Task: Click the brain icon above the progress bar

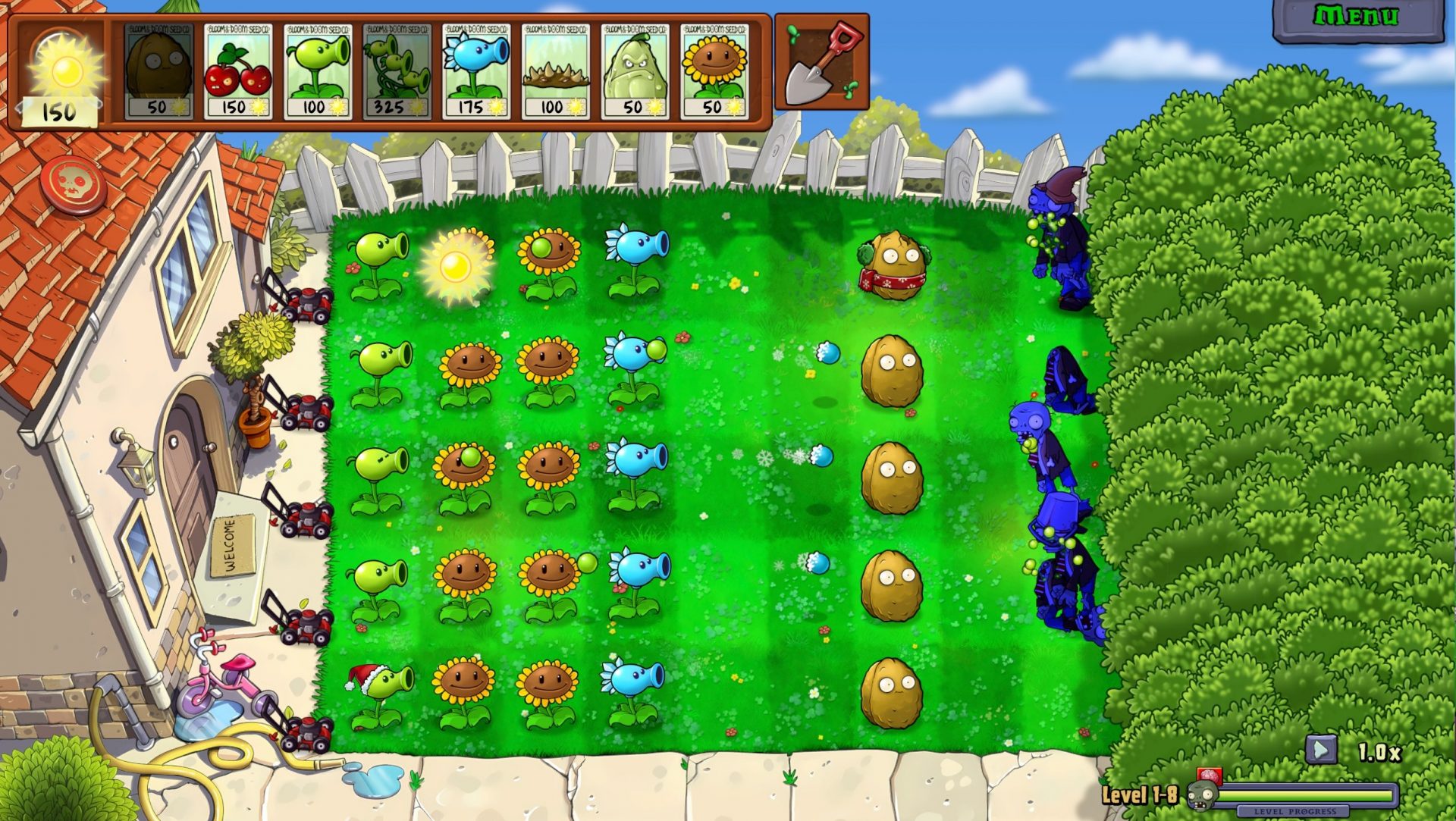Action: tap(1210, 775)
